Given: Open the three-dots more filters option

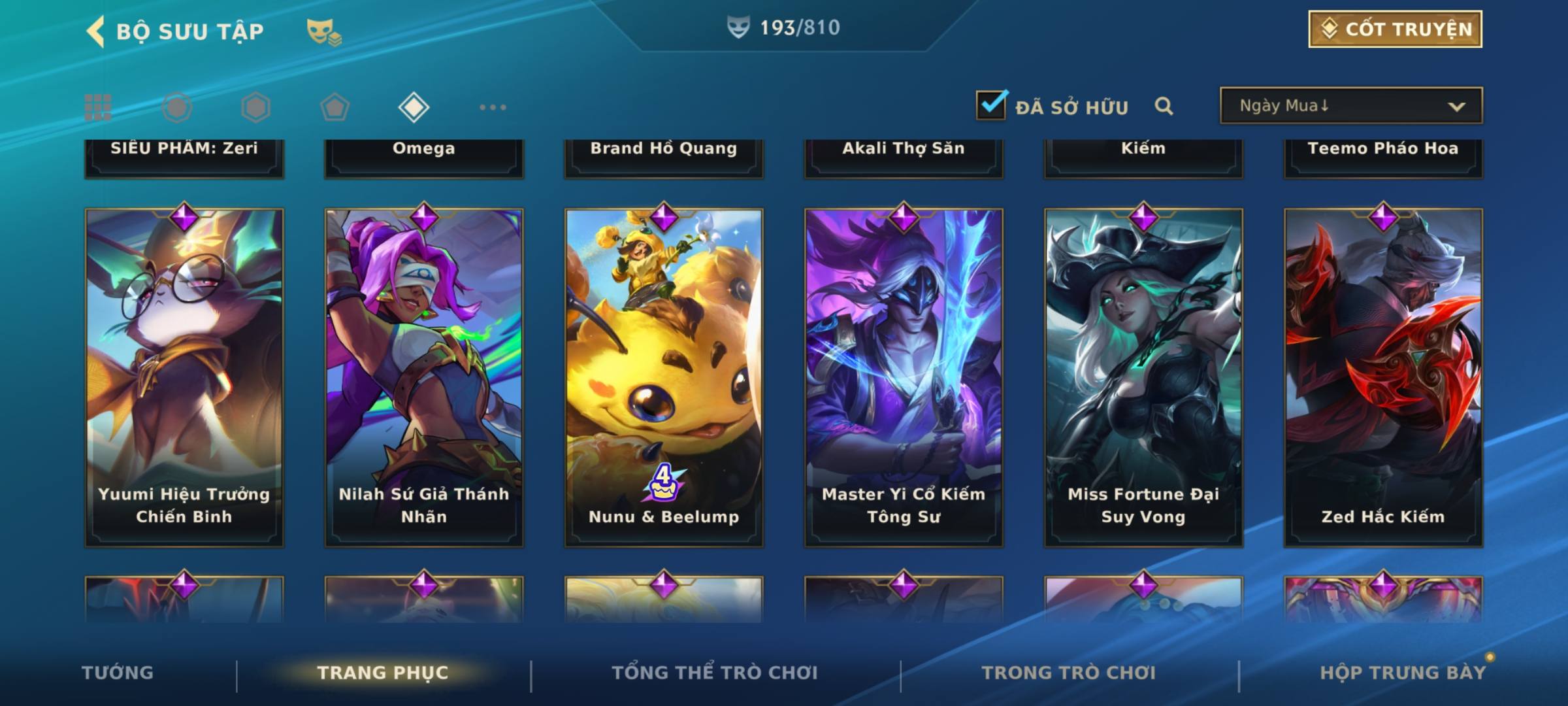Looking at the screenshot, I should tap(493, 107).
